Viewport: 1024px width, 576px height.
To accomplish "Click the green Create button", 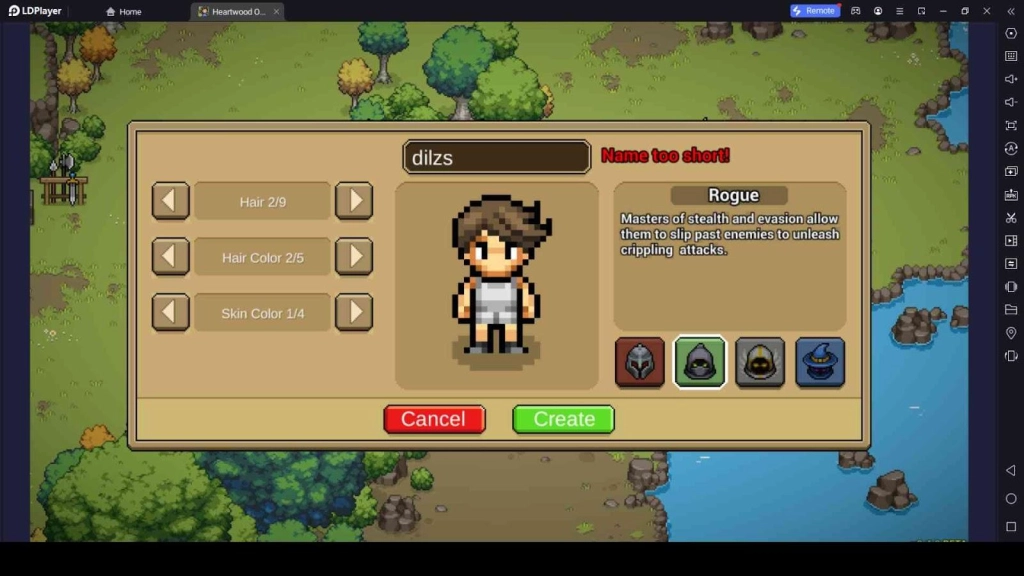I will (x=563, y=419).
